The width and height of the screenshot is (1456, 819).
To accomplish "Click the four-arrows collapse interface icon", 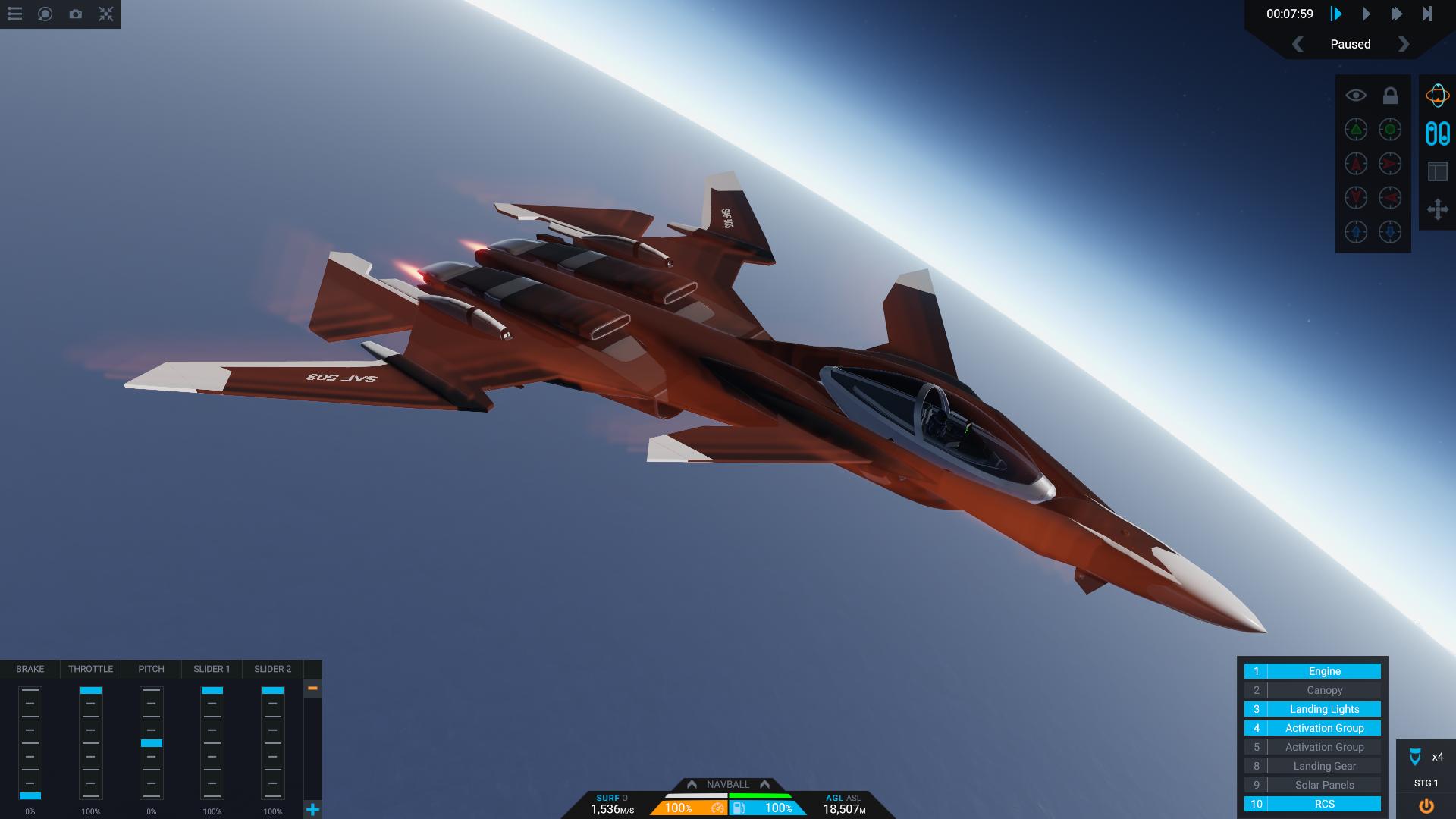I will 106,14.
